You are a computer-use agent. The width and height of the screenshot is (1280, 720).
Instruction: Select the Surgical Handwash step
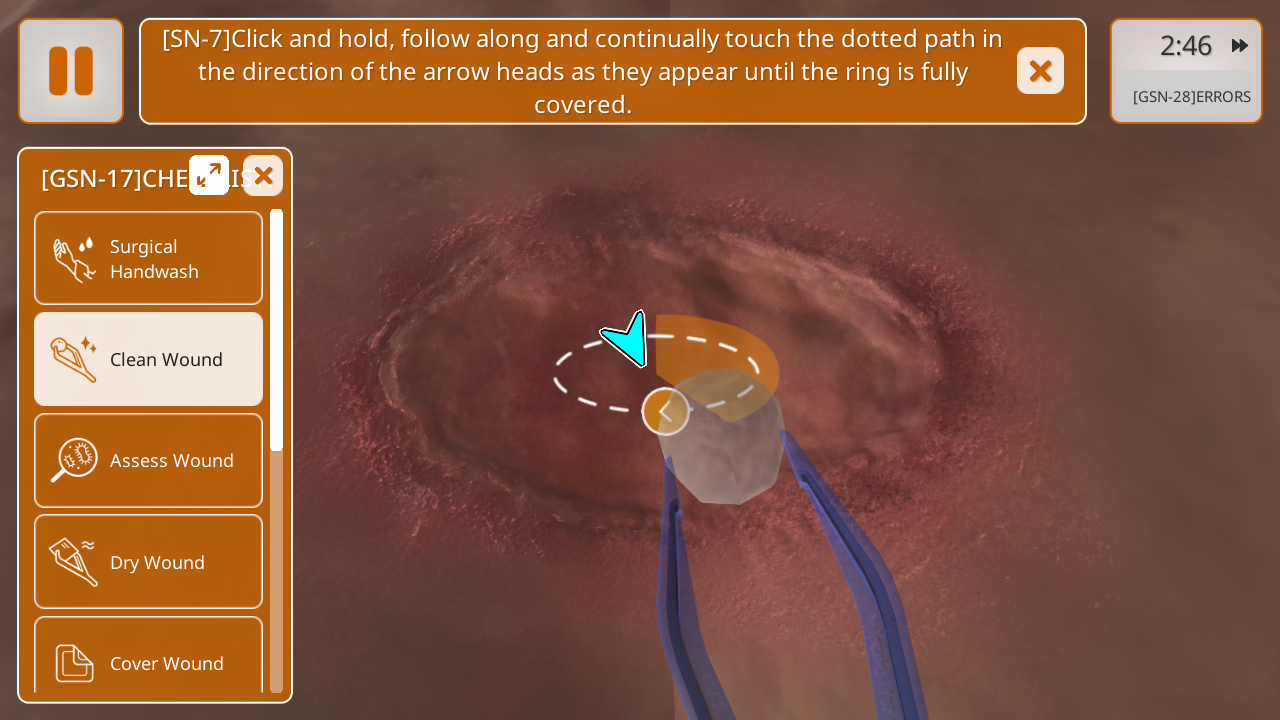tap(149, 259)
